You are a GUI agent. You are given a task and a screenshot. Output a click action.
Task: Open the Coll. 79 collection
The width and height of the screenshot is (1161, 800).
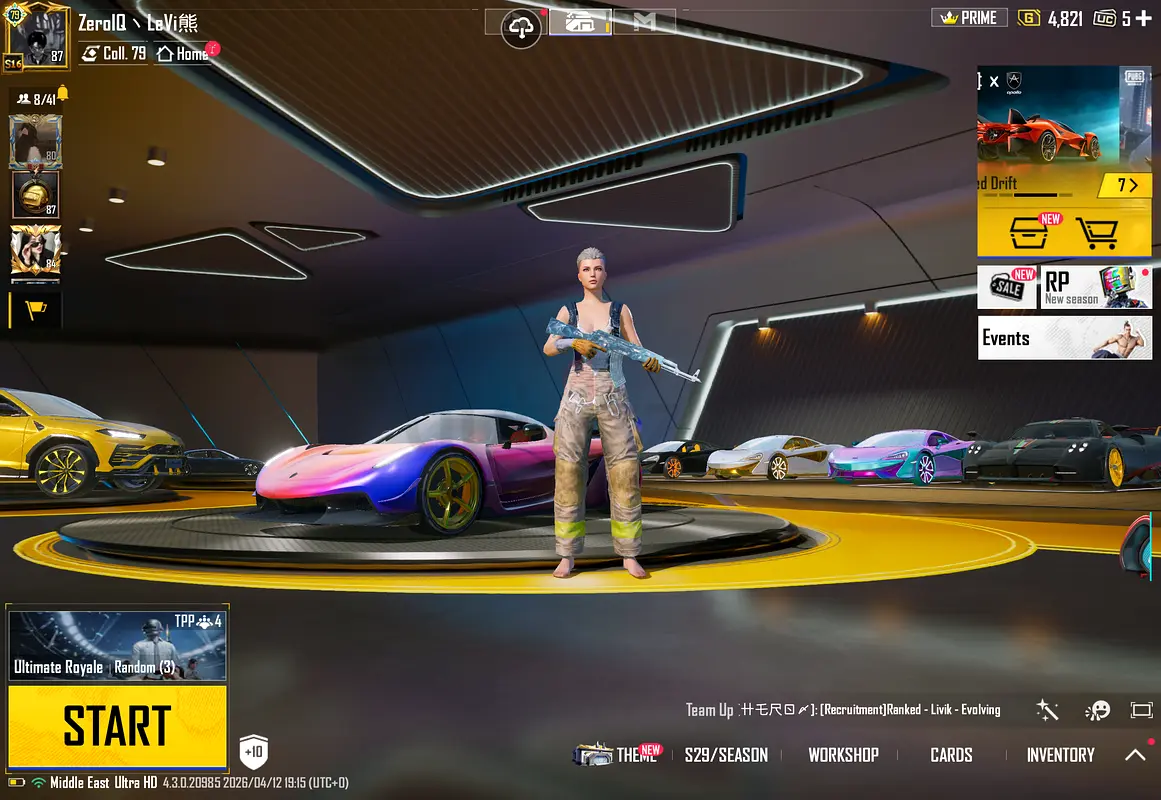point(114,54)
